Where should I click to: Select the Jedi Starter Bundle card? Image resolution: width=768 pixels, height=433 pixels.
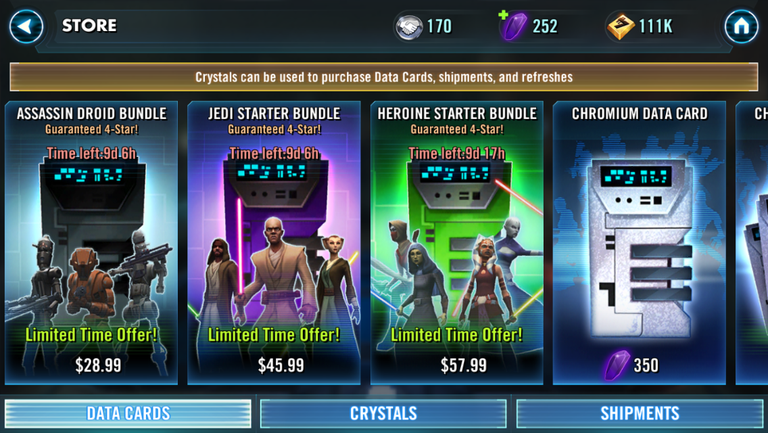(x=274, y=242)
